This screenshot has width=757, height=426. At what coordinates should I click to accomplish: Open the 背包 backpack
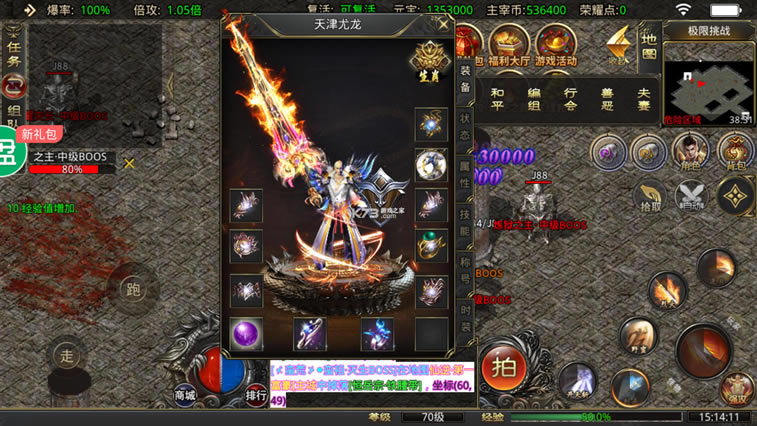click(735, 152)
